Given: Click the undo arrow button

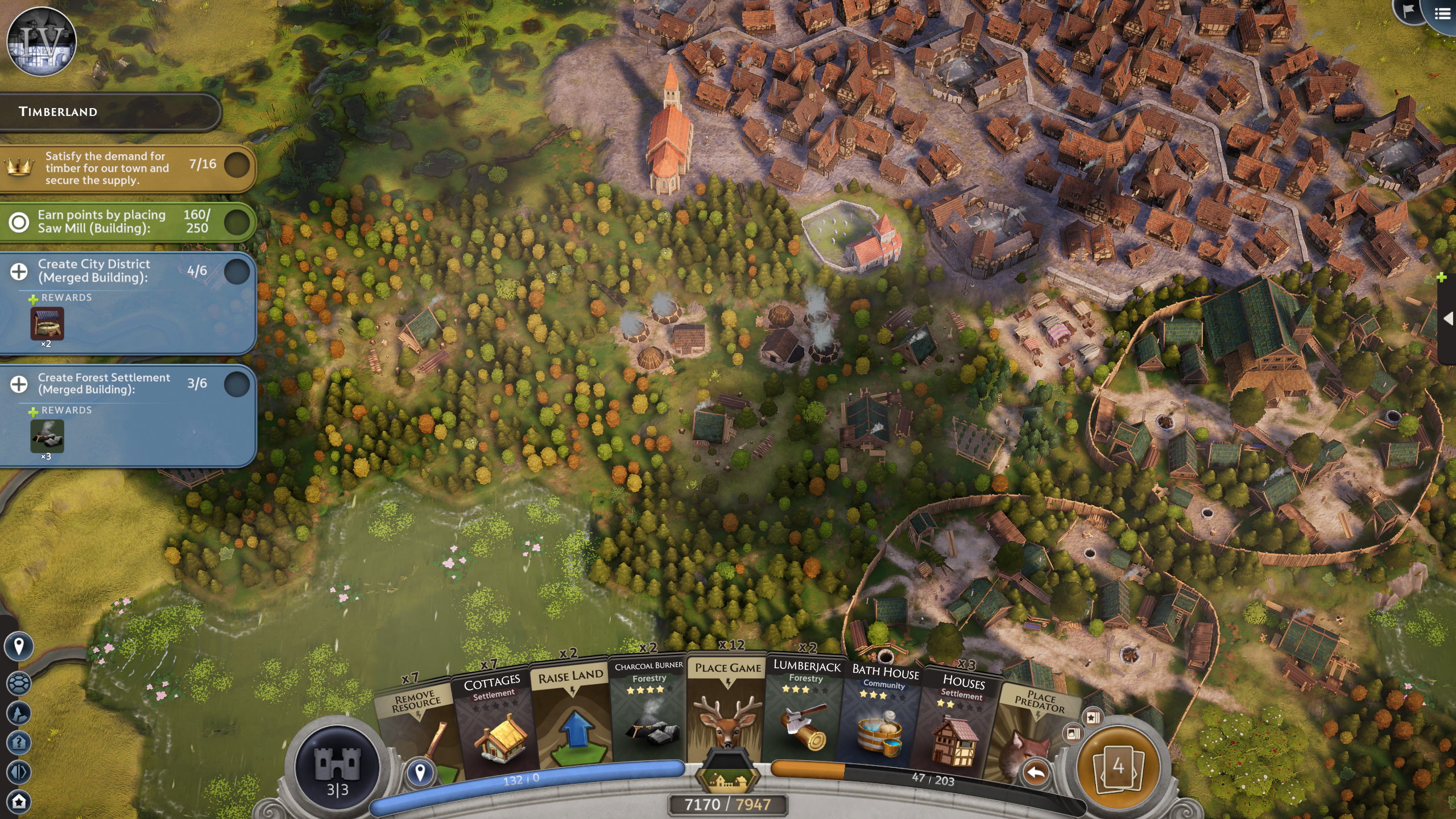Looking at the screenshot, I should tap(1036, 773).
